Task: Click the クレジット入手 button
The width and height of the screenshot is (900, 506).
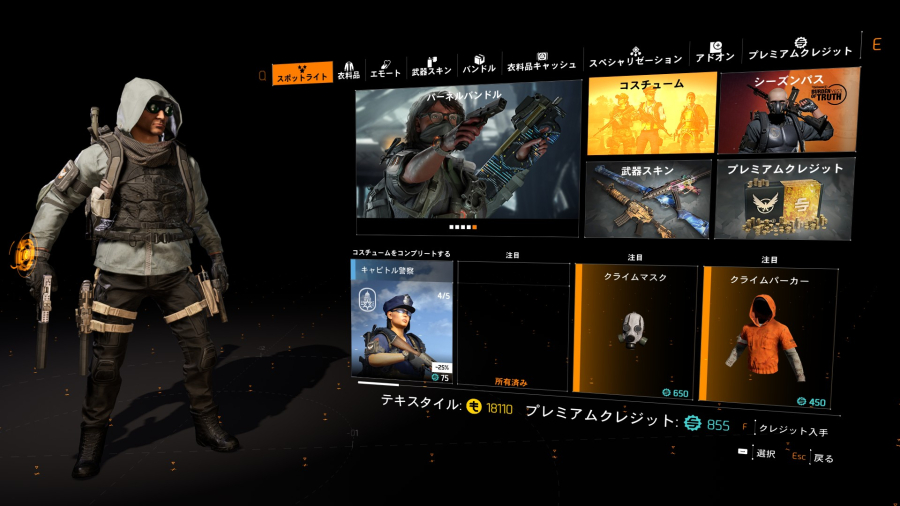Action: (x=792, y=431)
